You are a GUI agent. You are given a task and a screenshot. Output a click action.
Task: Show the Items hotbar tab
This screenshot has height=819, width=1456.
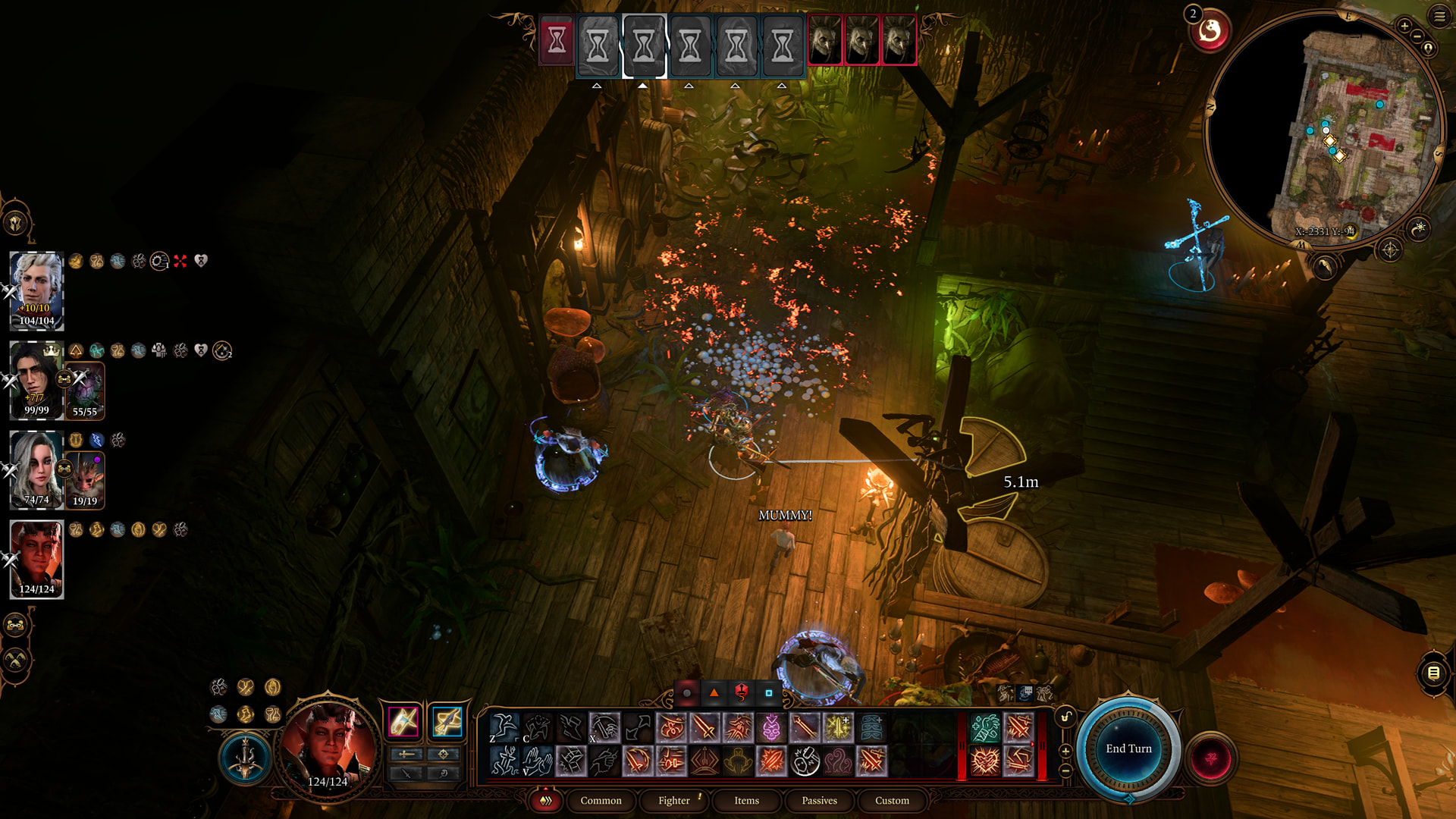tap(746, 800)
